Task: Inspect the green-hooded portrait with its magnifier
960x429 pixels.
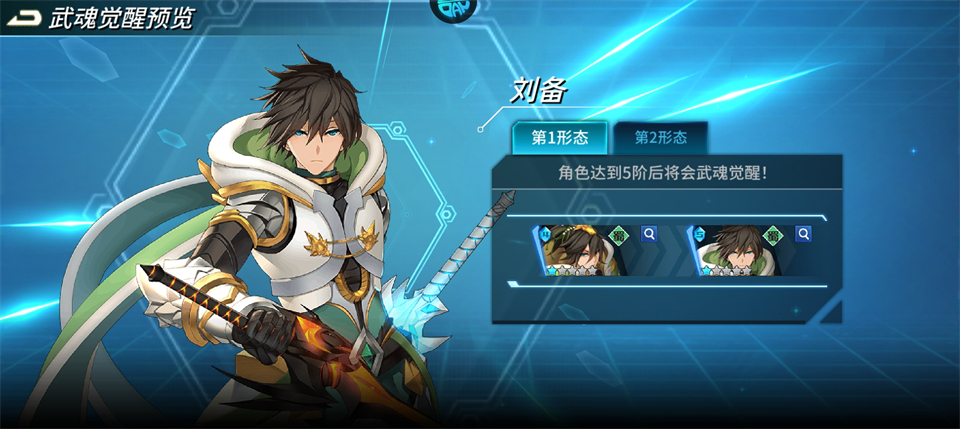Action: (802, 234)
